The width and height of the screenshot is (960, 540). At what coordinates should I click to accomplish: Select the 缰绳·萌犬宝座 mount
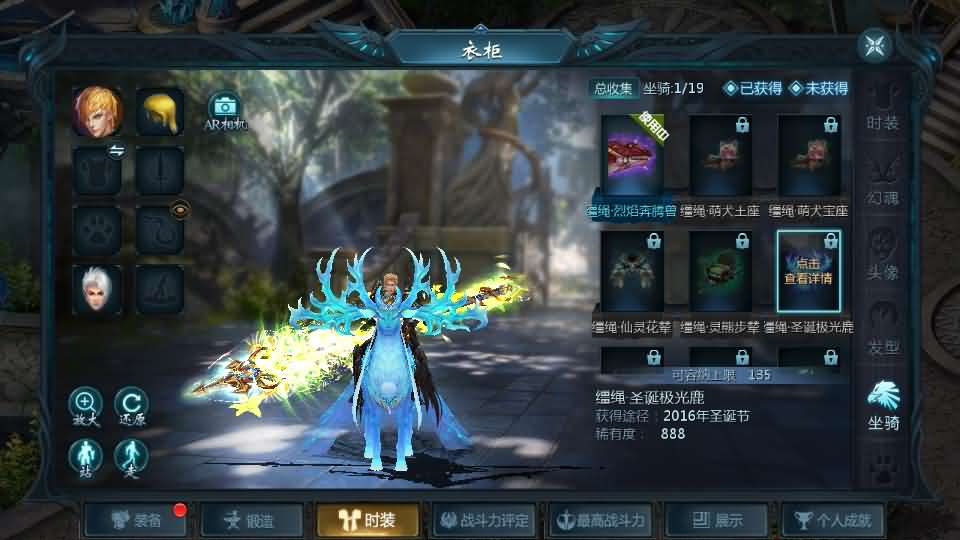808,155
